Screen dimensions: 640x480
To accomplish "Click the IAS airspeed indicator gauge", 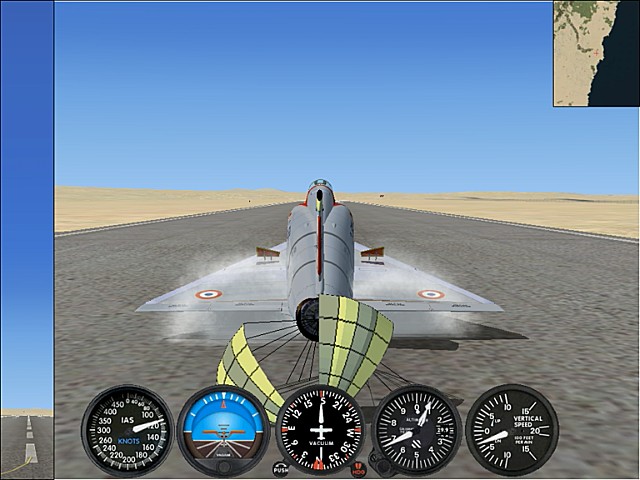I will 127,430.
